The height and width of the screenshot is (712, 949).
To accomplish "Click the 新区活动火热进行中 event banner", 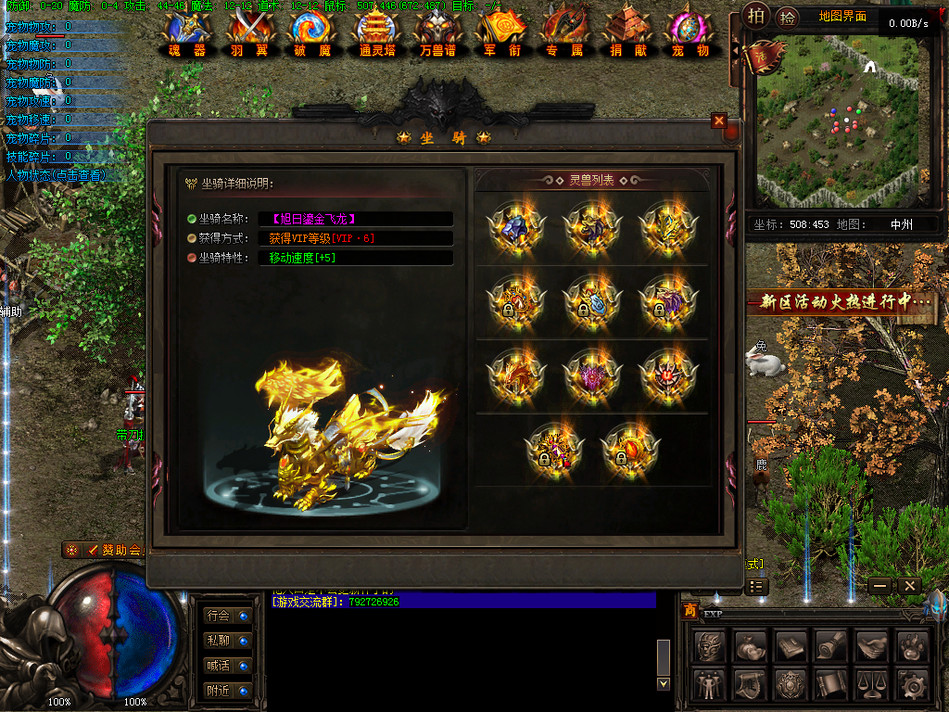I will 845,301.
